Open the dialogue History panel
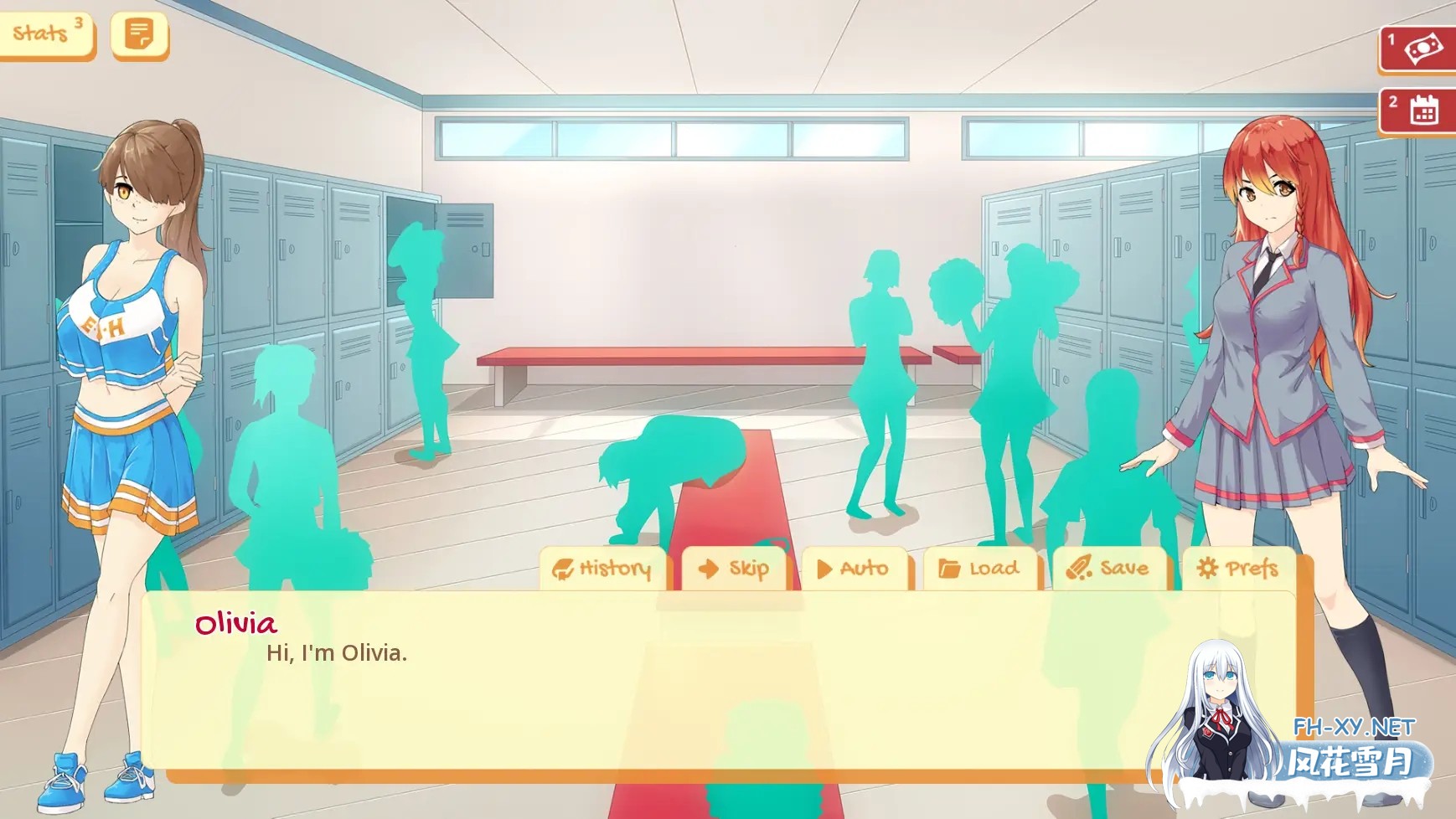The width and height of the screenshot is (1456, 819). [602, 568]
